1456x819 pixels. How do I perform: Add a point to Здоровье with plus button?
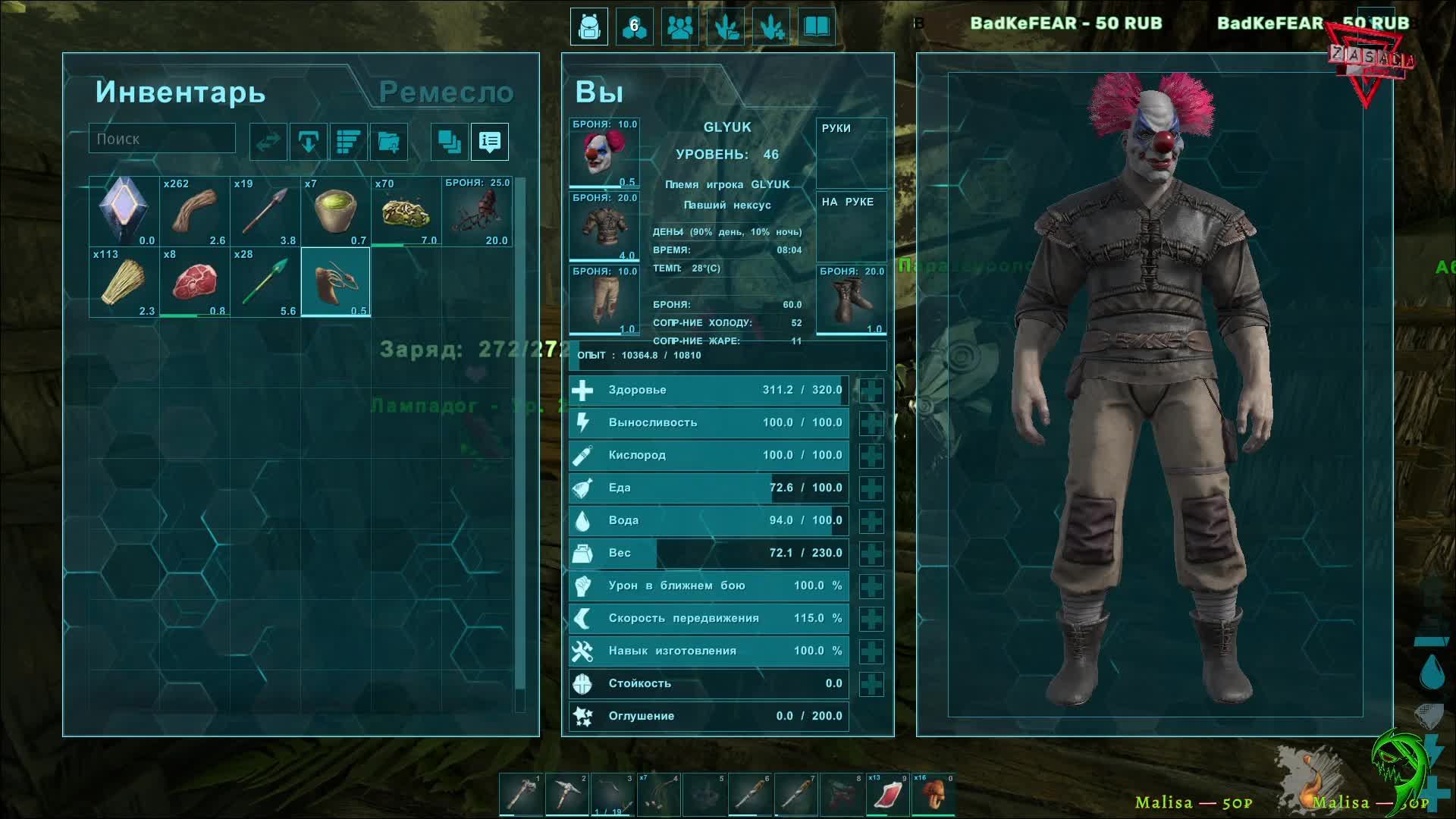871,391
